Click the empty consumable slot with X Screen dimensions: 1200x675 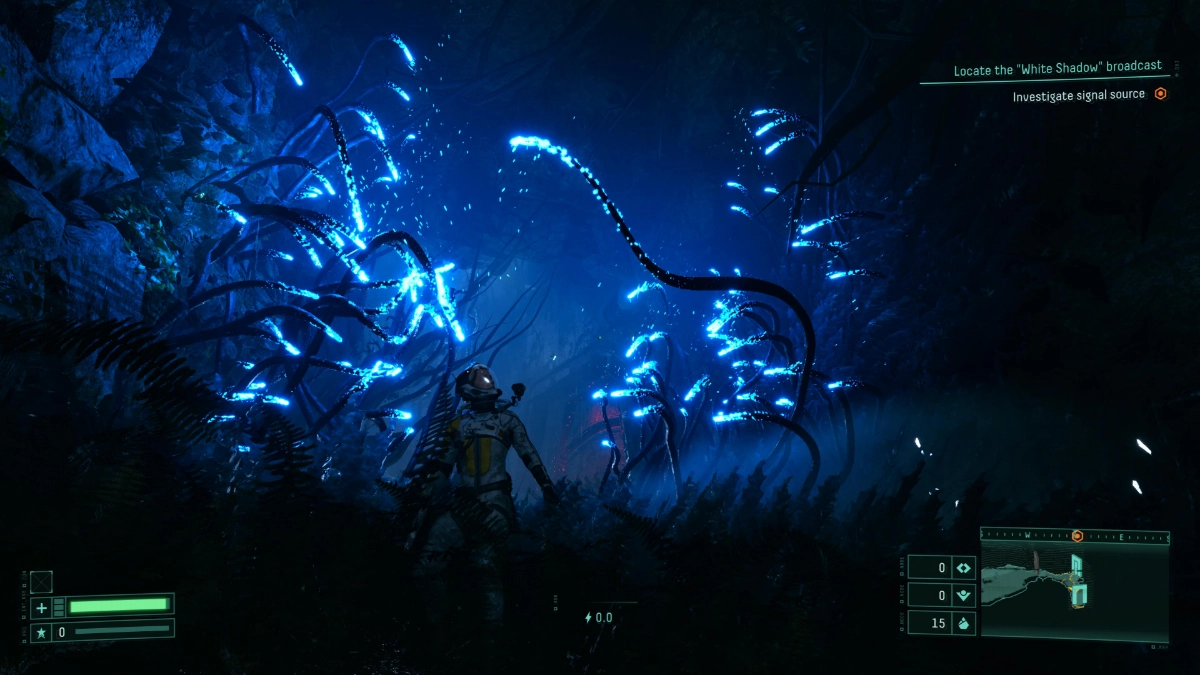[41, 582]
